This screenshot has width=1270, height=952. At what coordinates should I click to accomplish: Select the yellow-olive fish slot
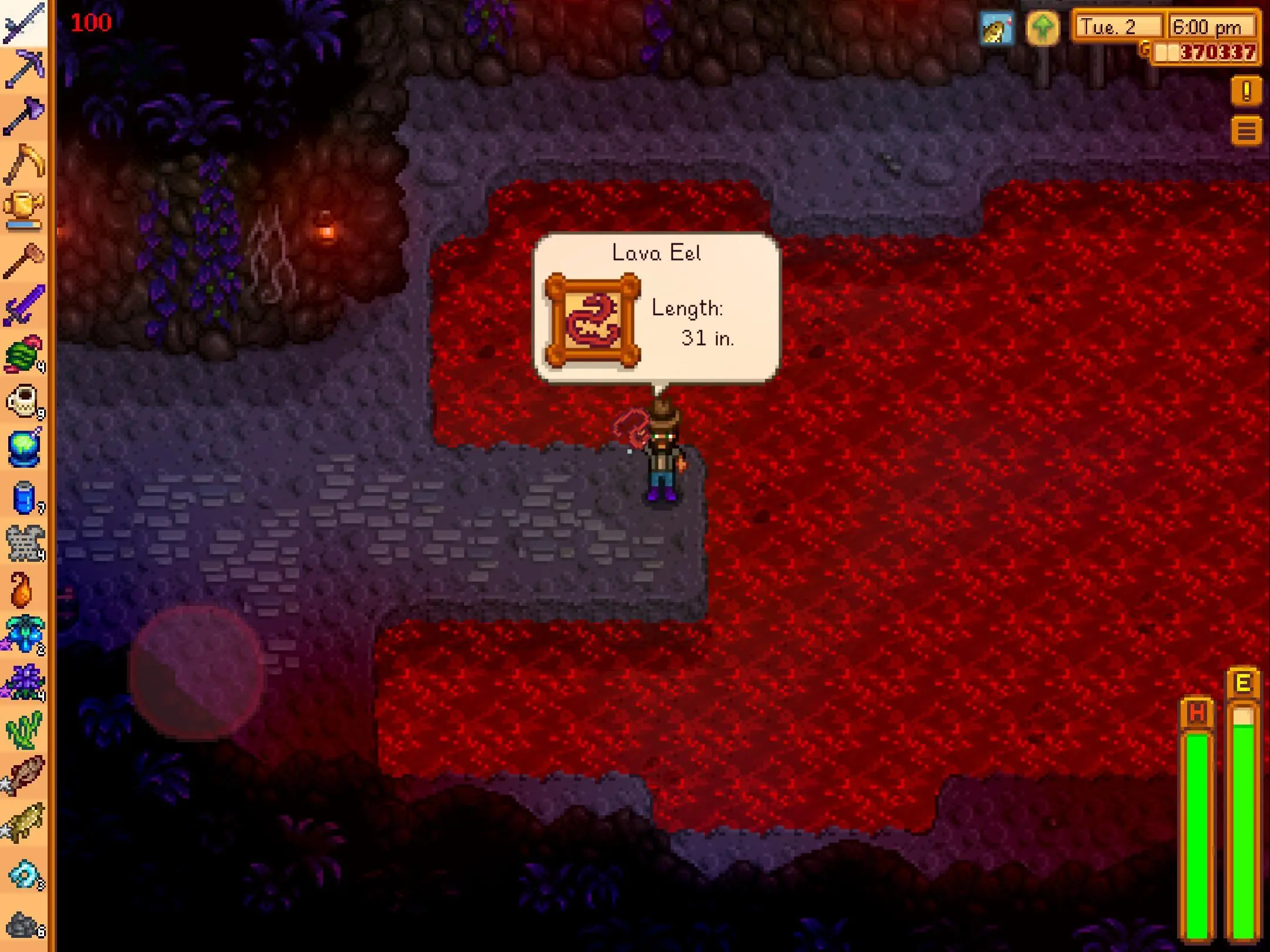click(25, 823)
